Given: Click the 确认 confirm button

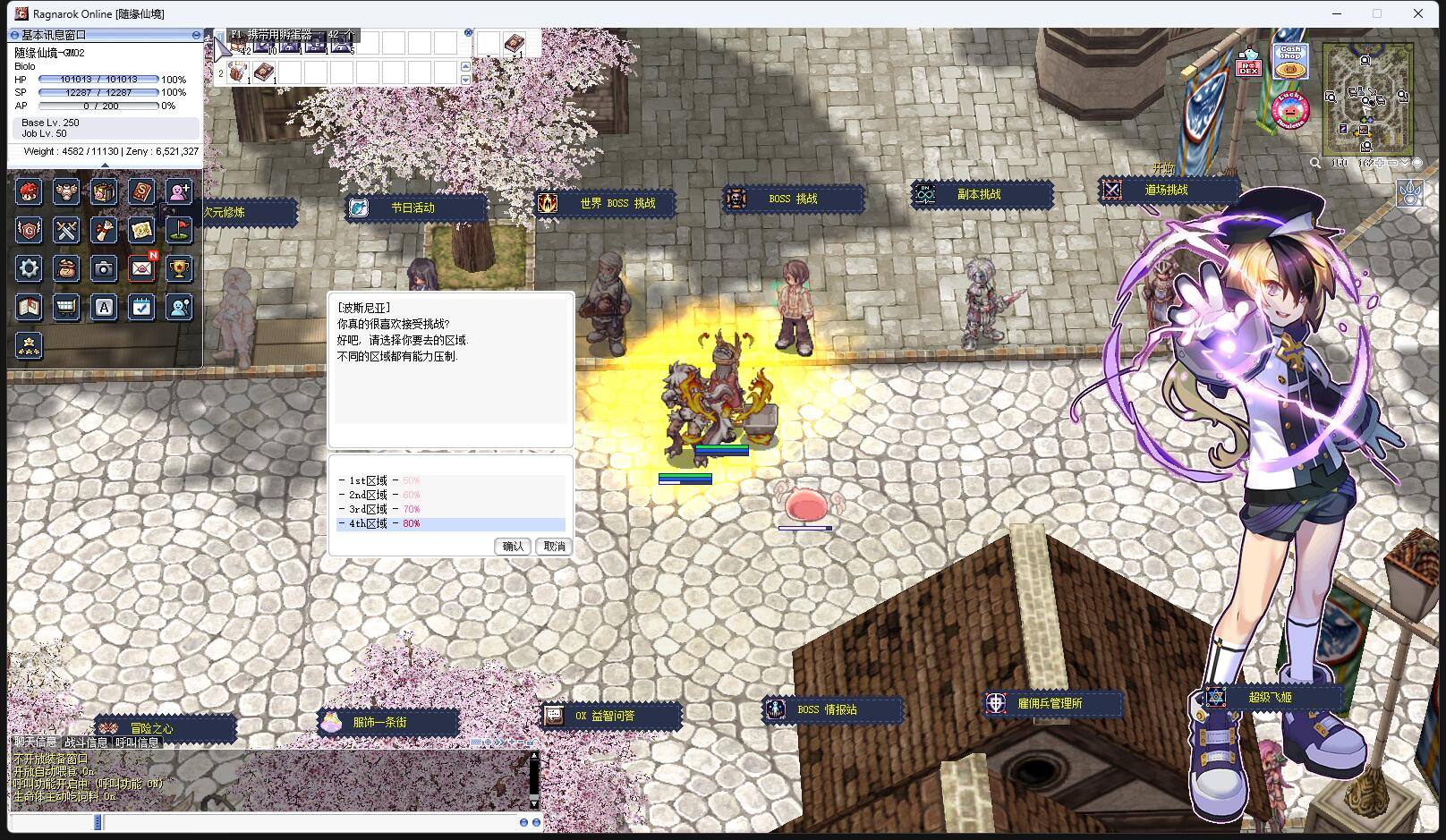Looking at the screenshot, I should tap(513, 546).
